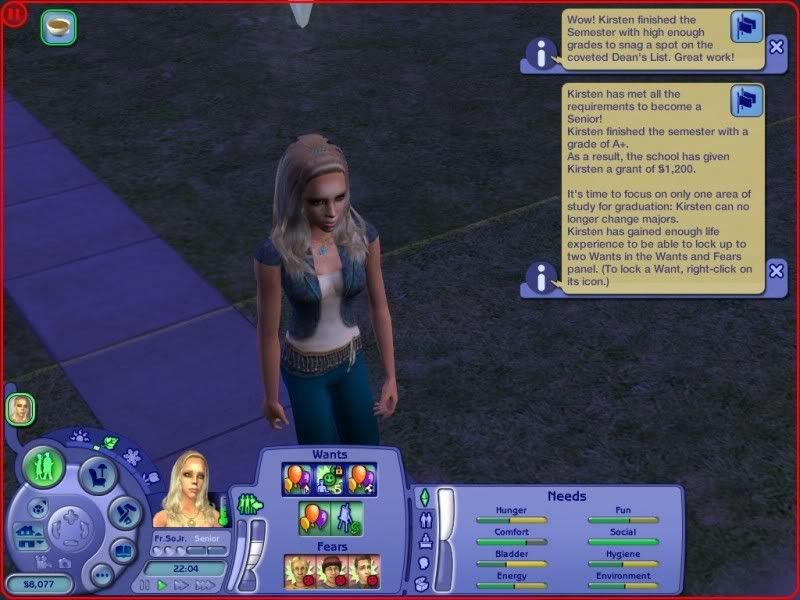This screenshot has width=800, height=600.
Task: Set game speed to normal play
Action: point(163,585)
